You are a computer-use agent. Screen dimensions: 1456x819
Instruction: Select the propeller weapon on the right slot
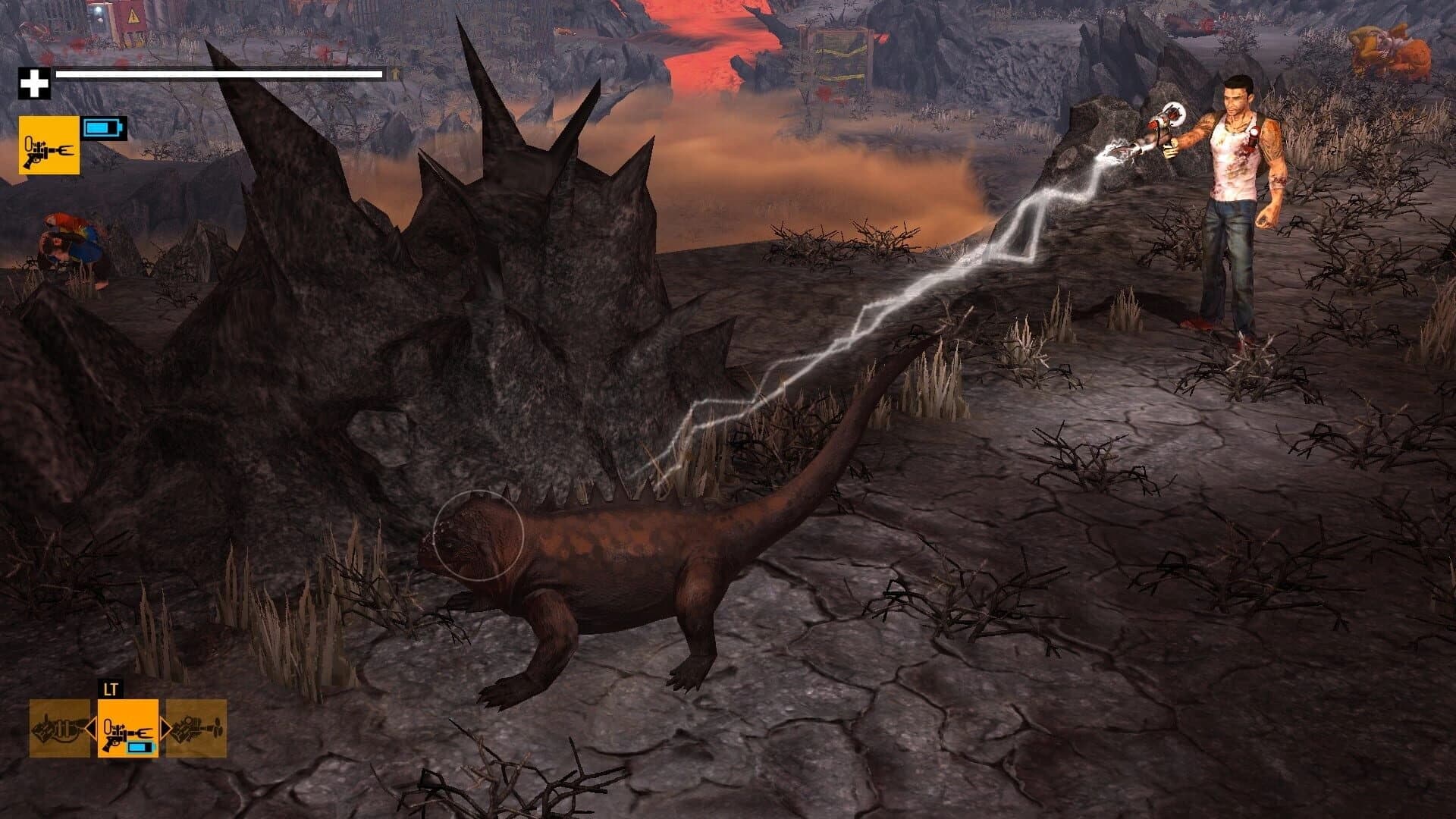196,728
